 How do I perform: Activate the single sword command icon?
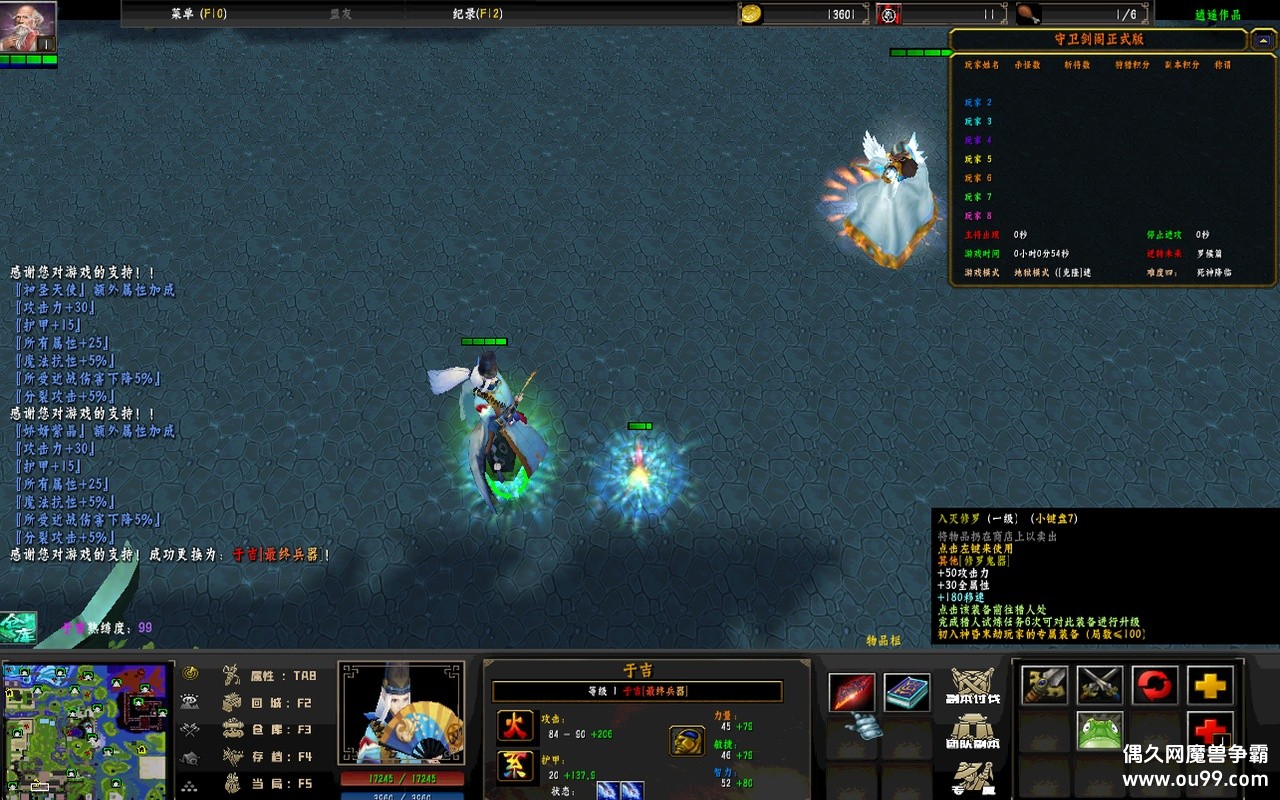[1044, 686]
